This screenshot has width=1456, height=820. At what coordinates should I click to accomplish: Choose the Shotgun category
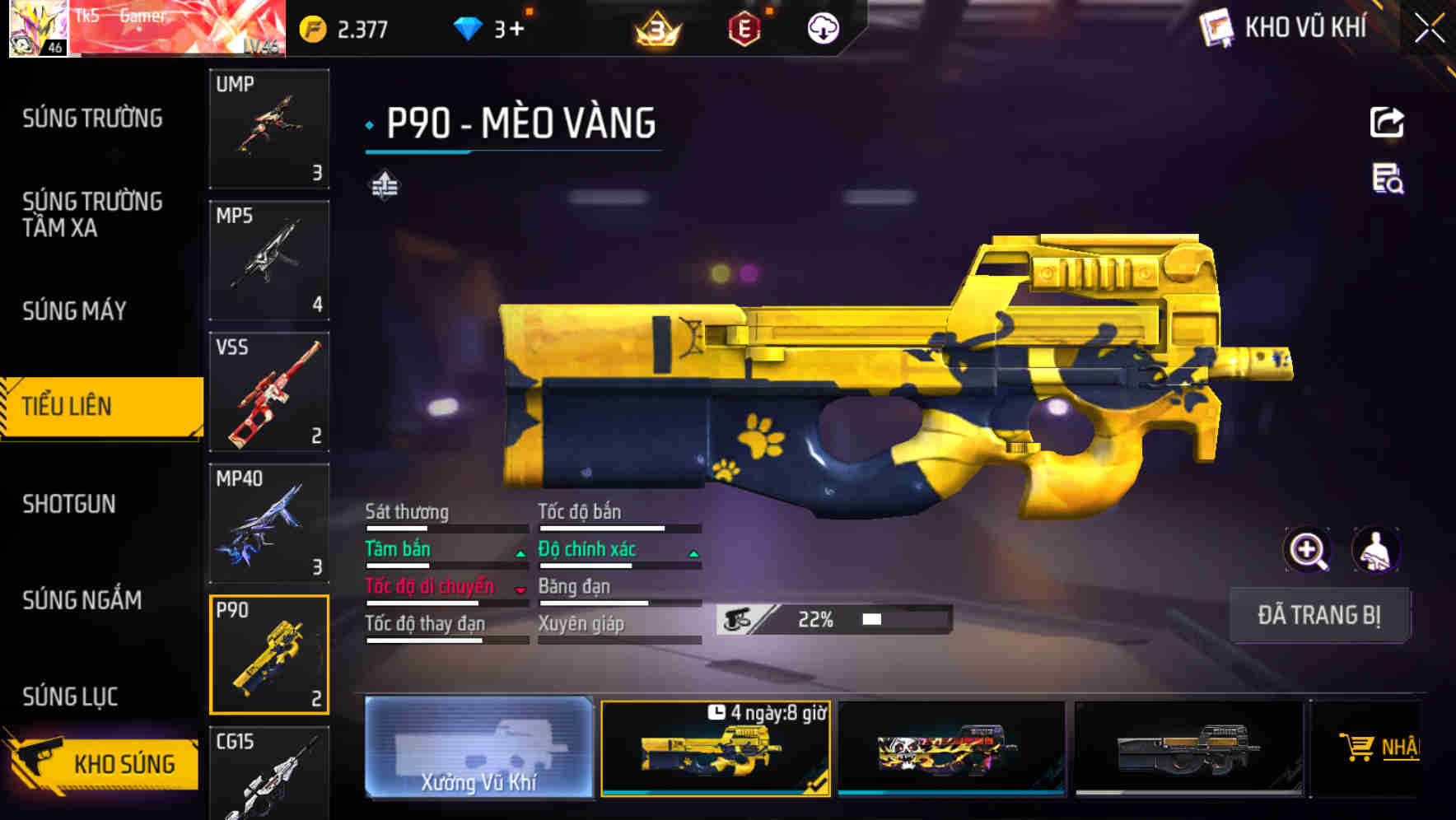[69, 504]
